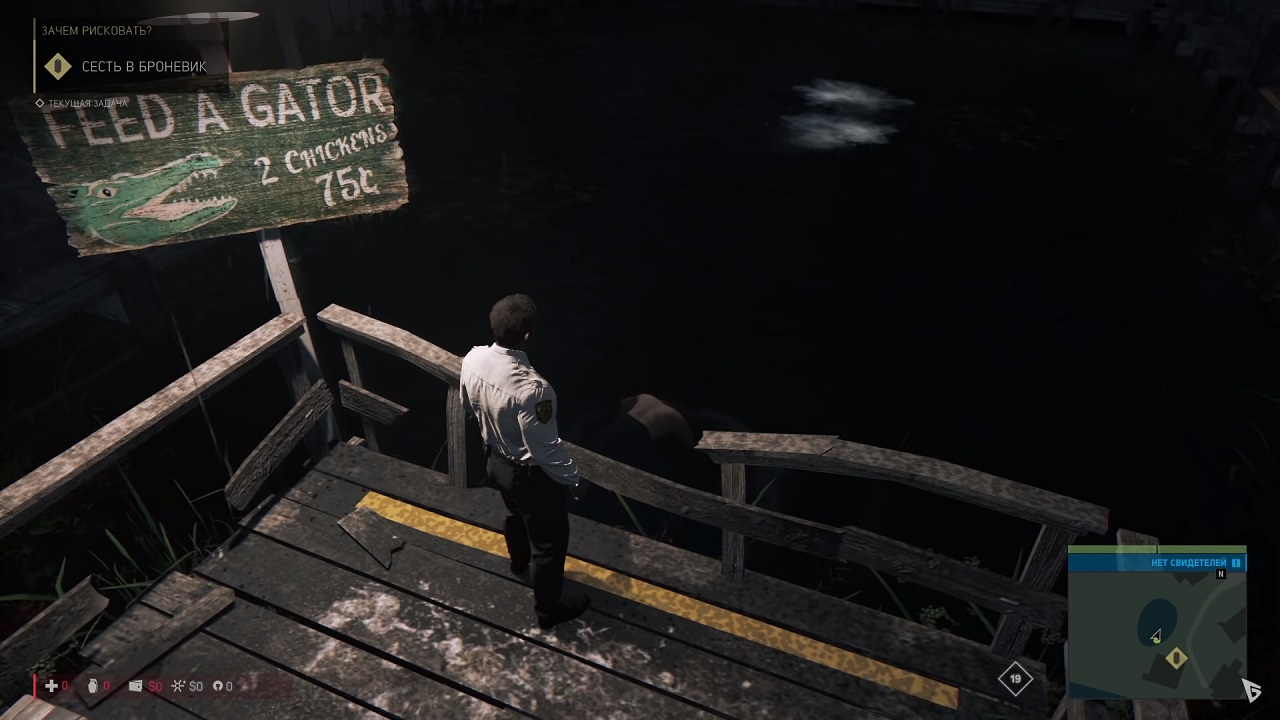This screenshot has height=720, width=1280.
Task: Click the НЕТ СВИДЕТЕЛЕЙ status bar
Action: click(1190, 562)
